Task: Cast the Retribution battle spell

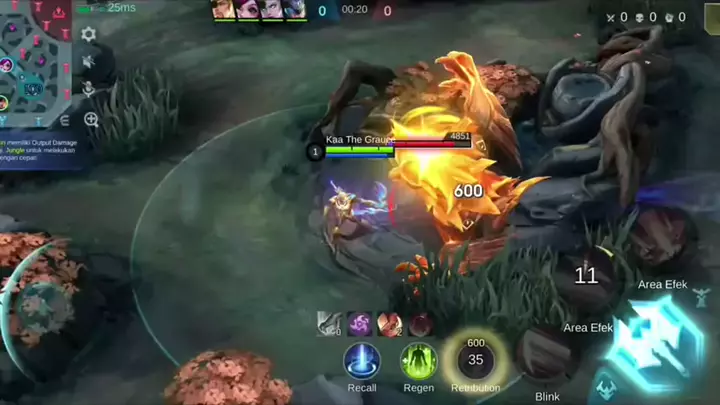Action: (x=475, y=359)
